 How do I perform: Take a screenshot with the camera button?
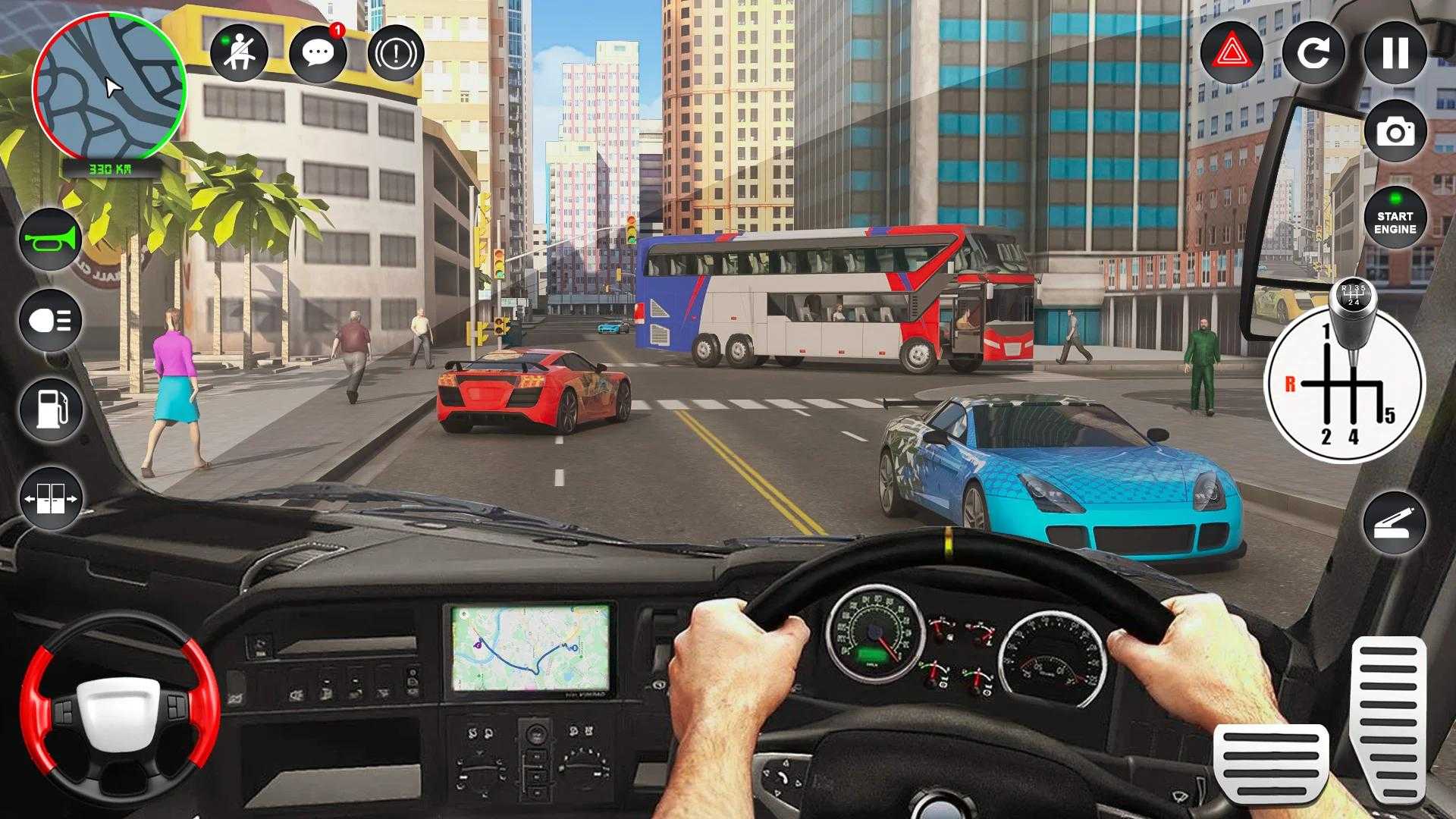(x=1395, y=133)
